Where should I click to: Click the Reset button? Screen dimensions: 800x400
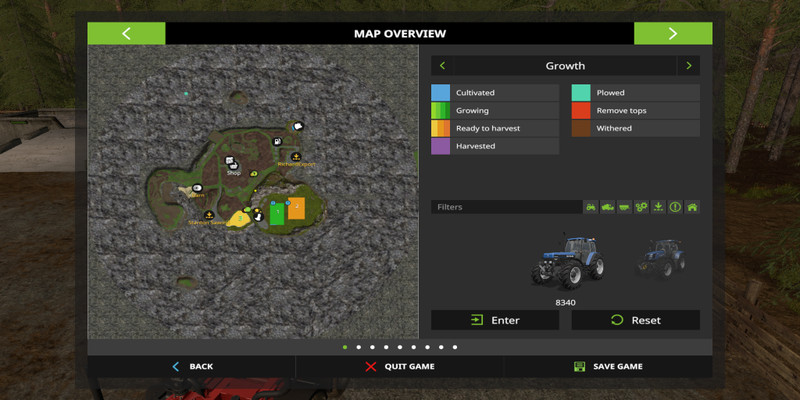(x=635, y=320)
